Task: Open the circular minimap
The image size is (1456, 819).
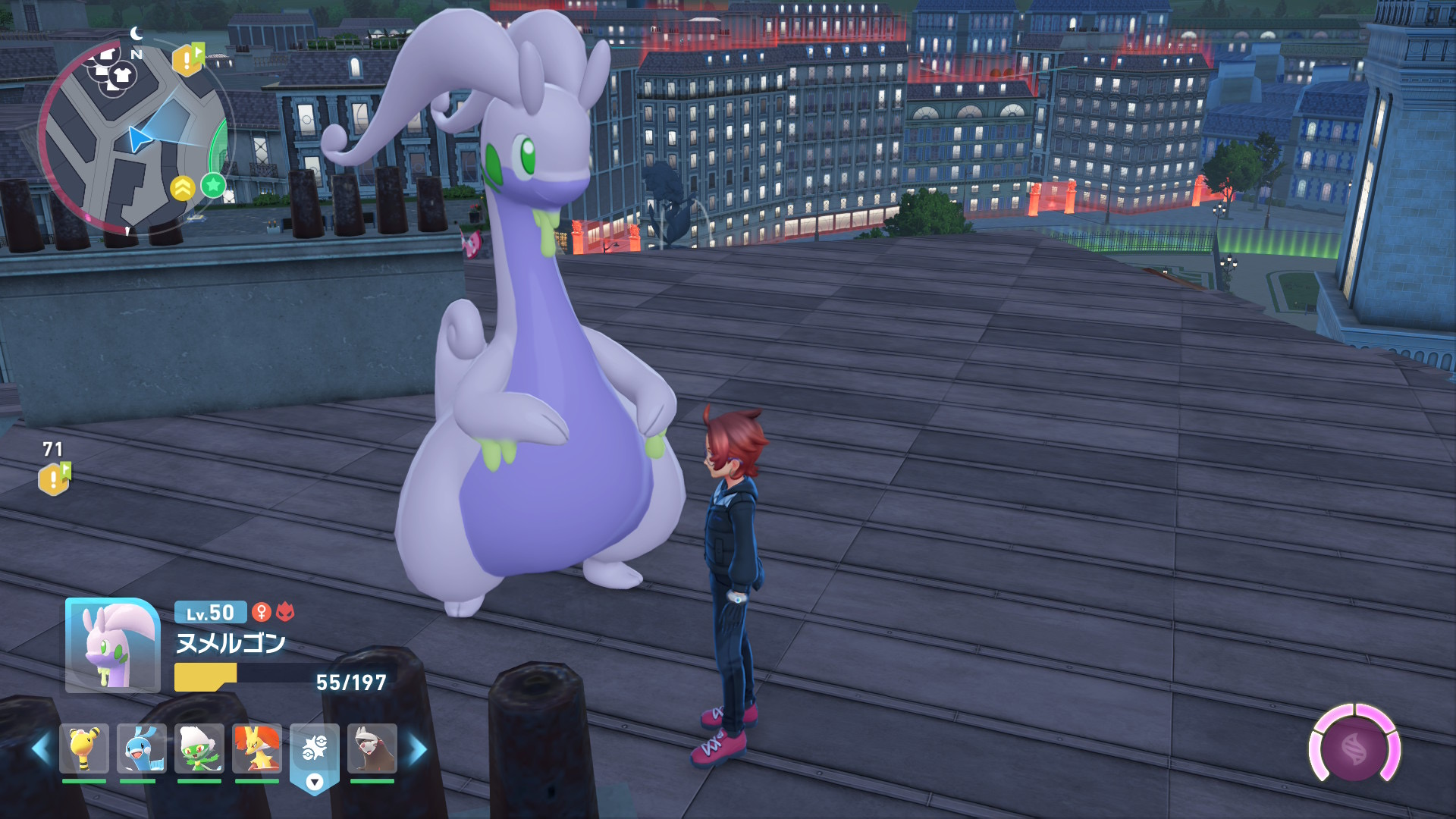Action: (x=133, y=136)
